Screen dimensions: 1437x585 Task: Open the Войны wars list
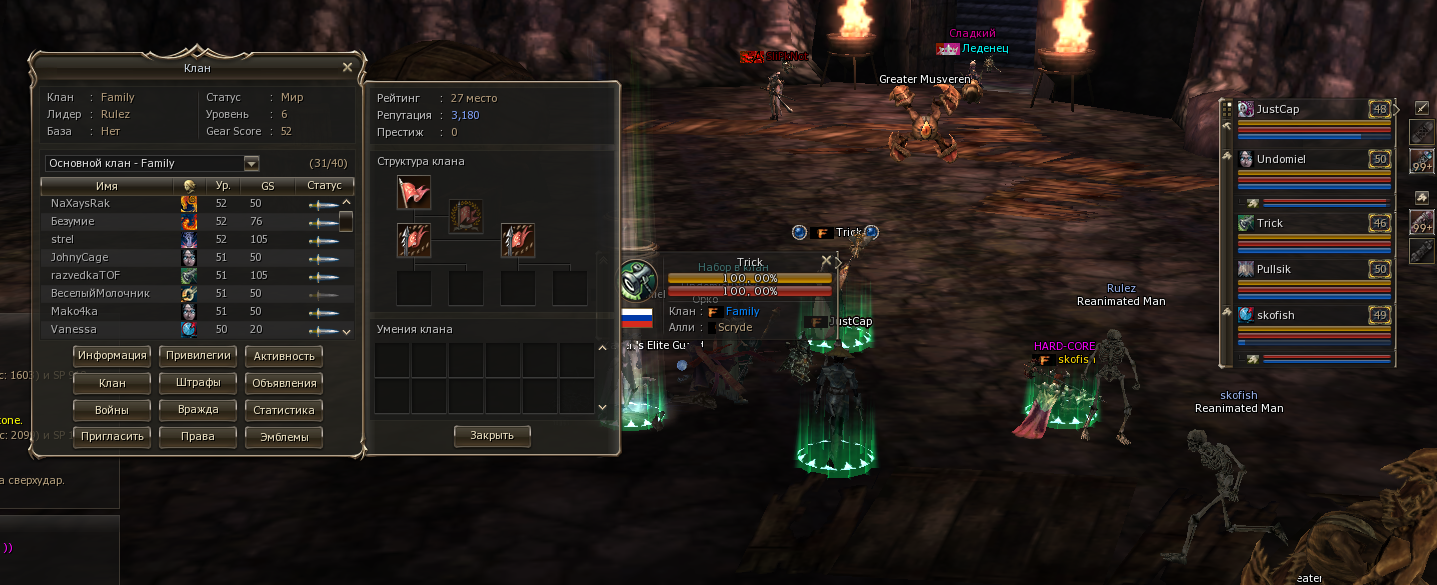coord(112,410)
